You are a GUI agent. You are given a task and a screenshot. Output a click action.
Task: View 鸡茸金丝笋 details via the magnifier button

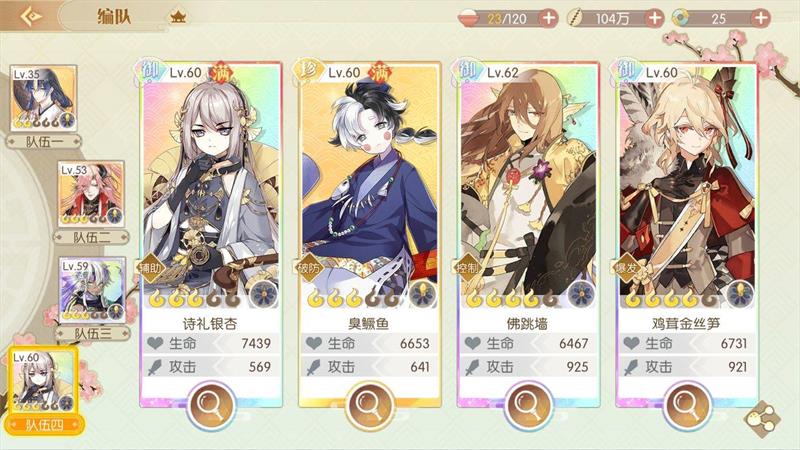(x=686, y=404)
